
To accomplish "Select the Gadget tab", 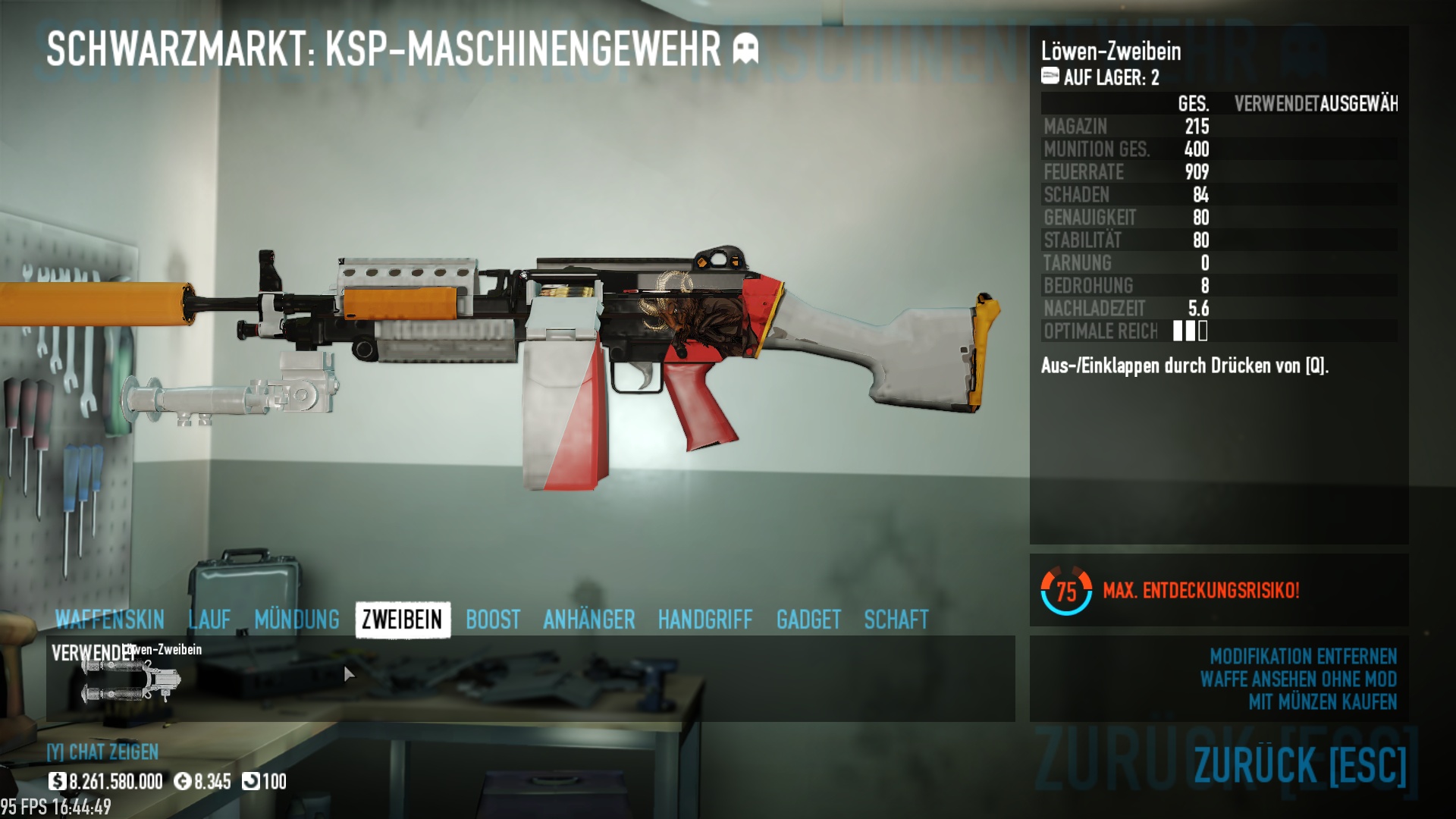I will click(808, 620).
